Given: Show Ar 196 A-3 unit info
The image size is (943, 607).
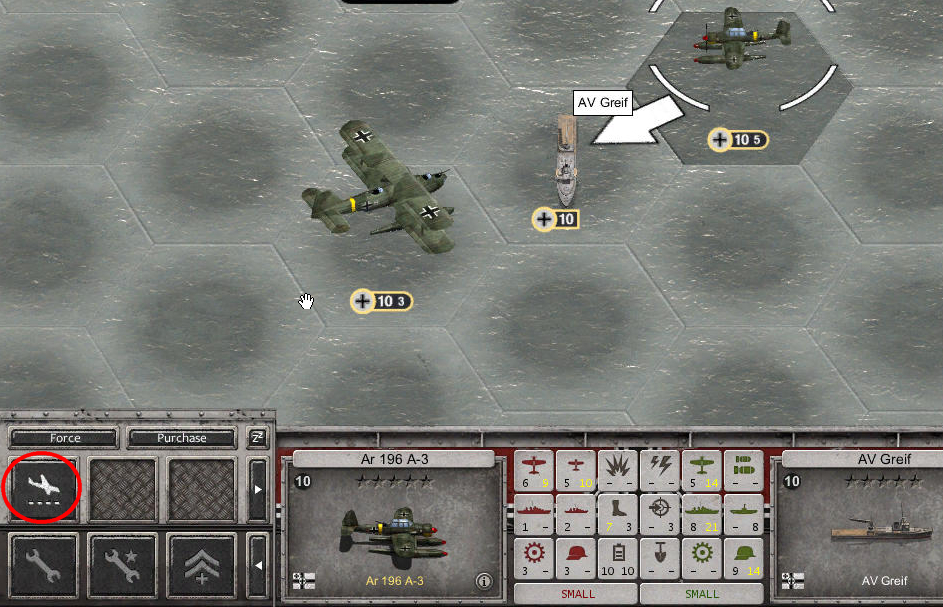Looking at the screenshot, I should (x=484, y=581).
